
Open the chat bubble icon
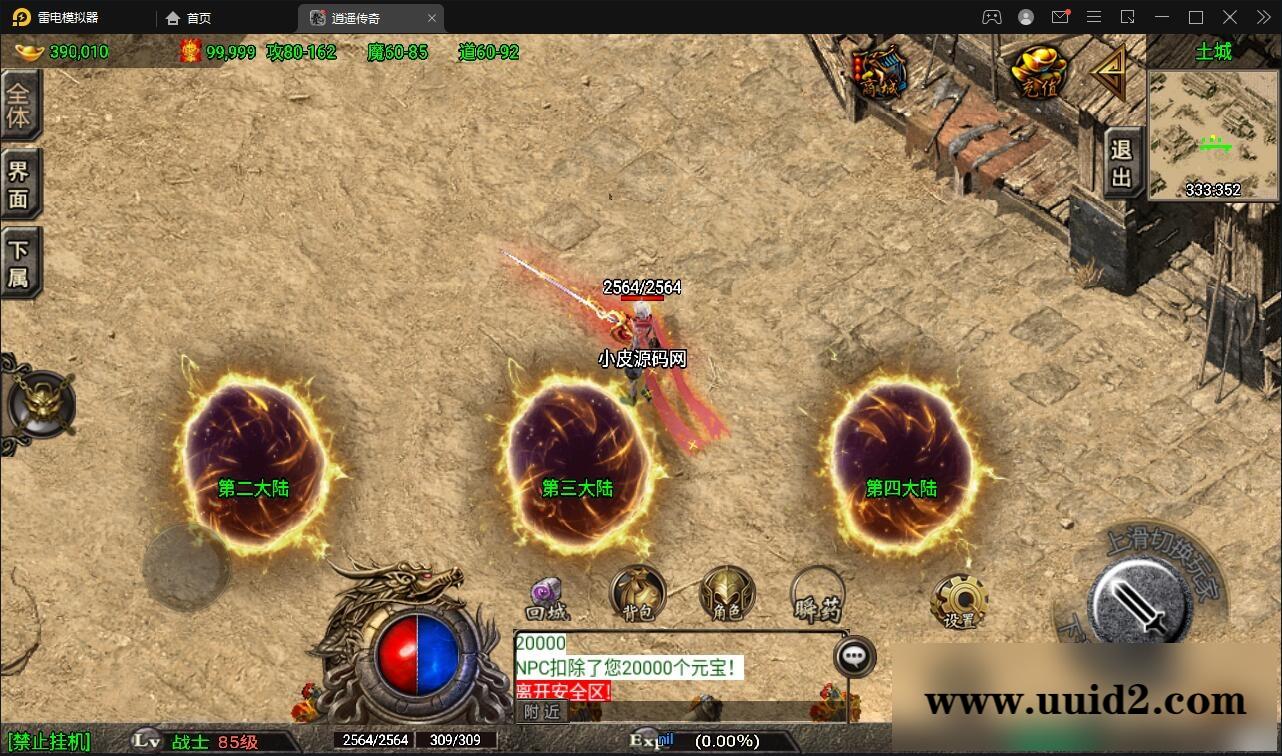point(855,654)
